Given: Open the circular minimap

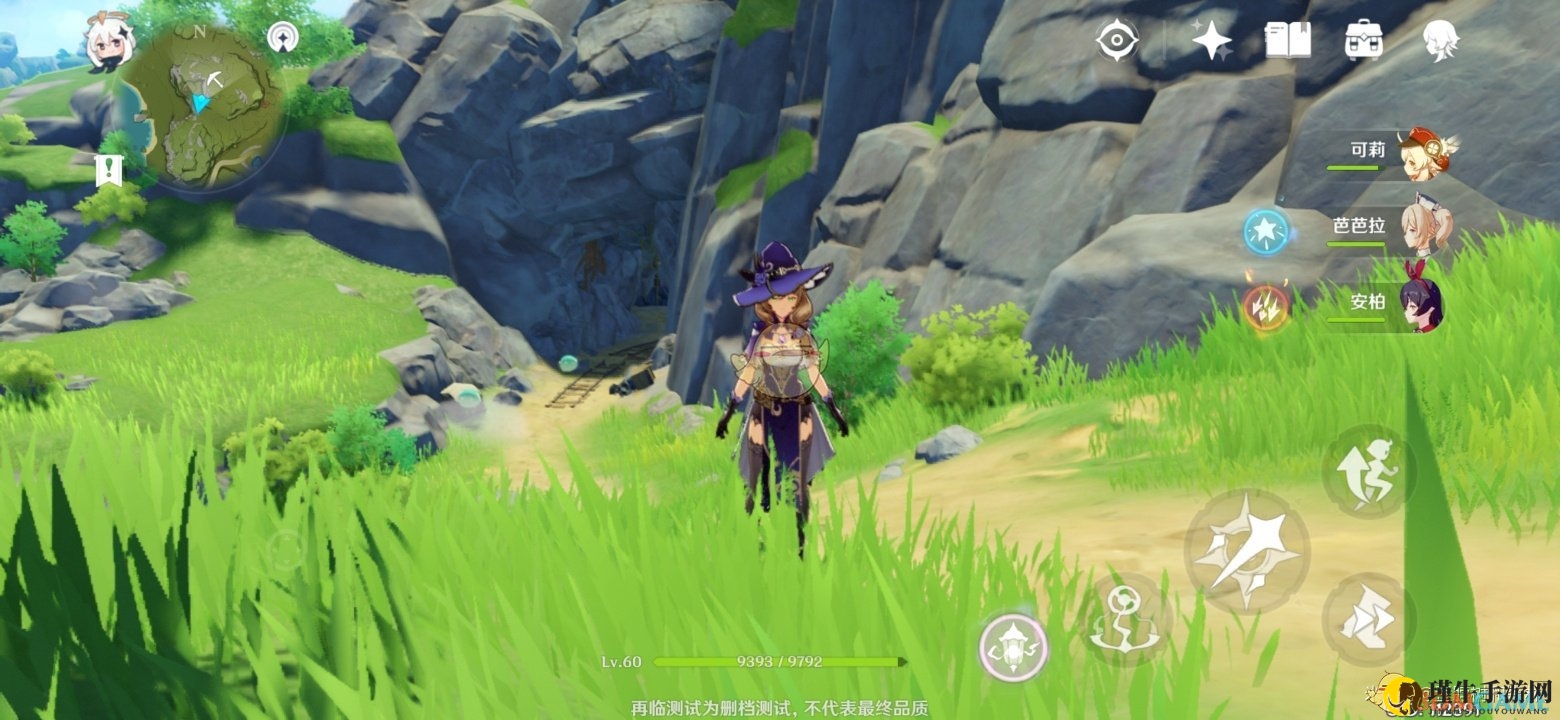Looking at the screenshot, I should [207, 107].
